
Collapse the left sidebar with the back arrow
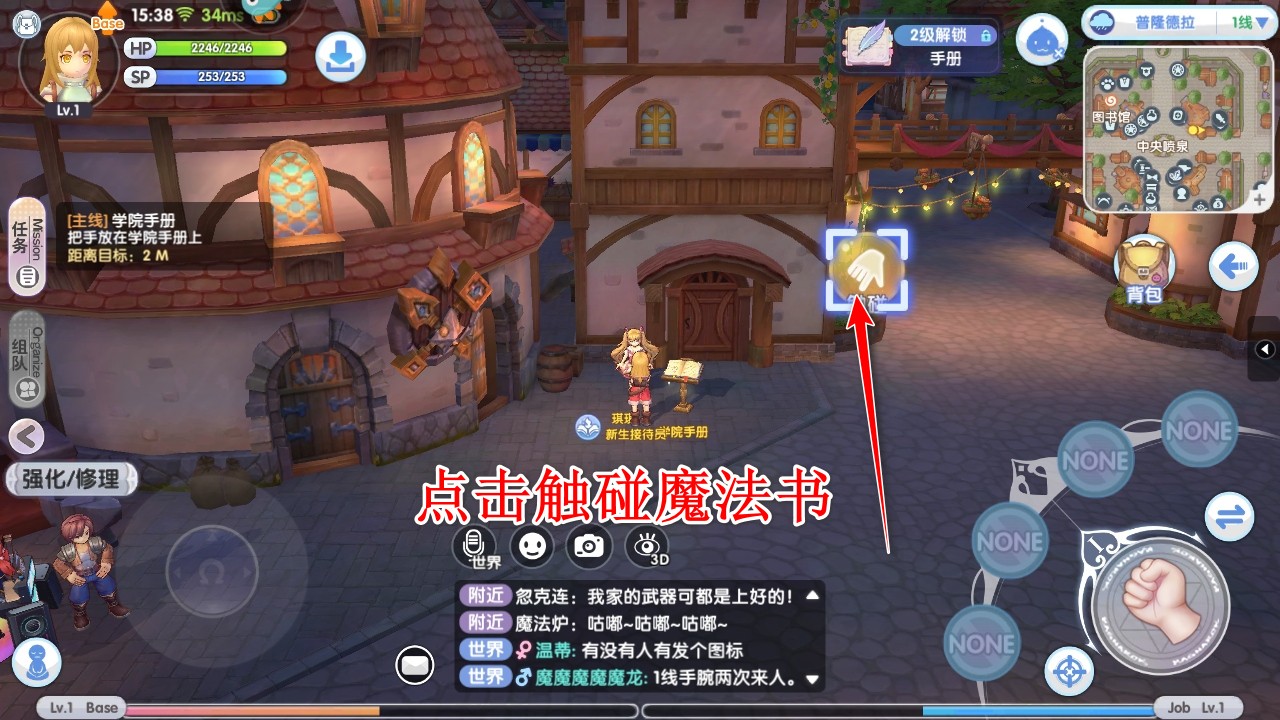(25, 437)
